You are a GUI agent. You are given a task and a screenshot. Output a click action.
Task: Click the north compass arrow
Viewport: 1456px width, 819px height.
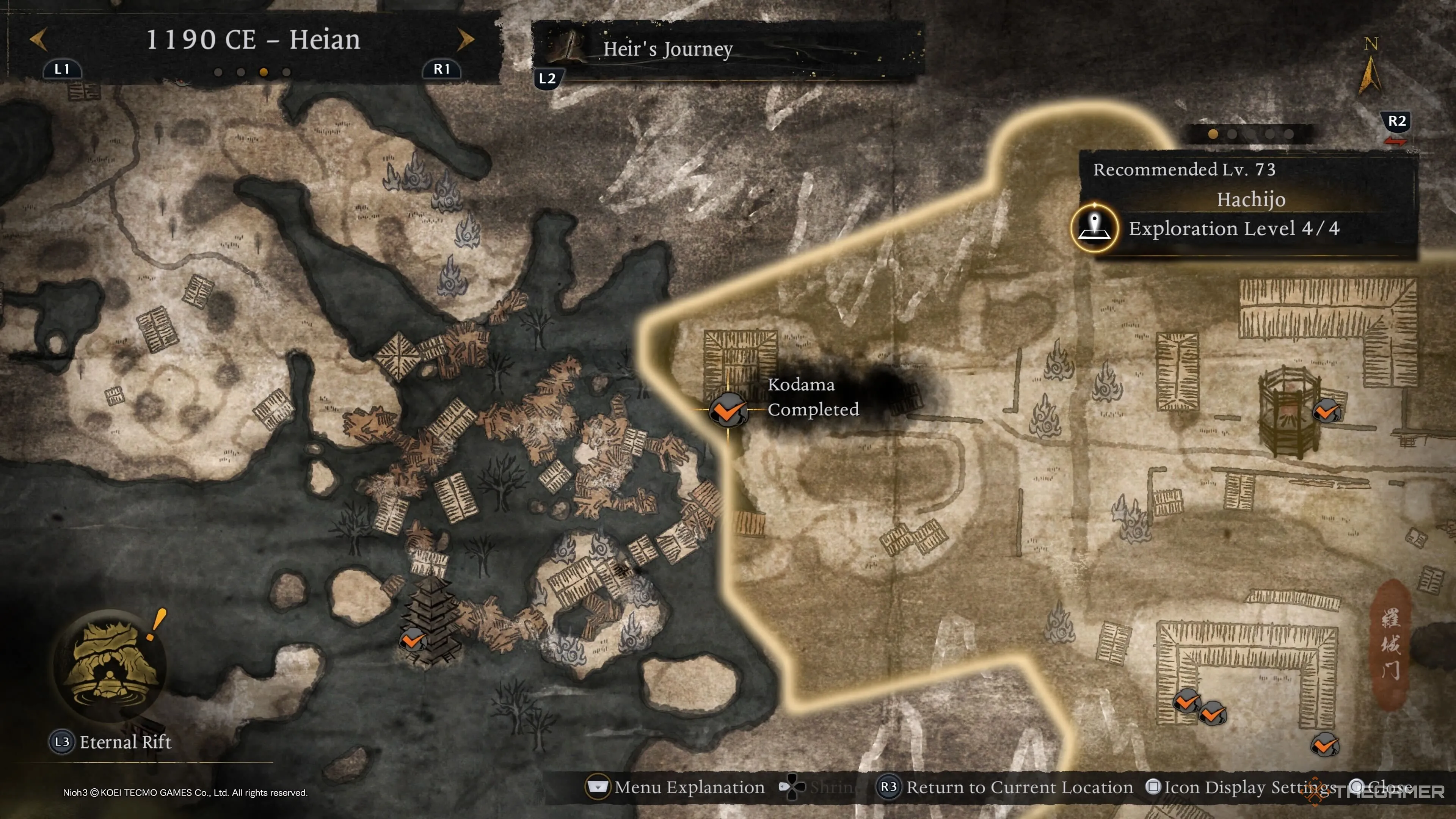[x=1370, y=74]
